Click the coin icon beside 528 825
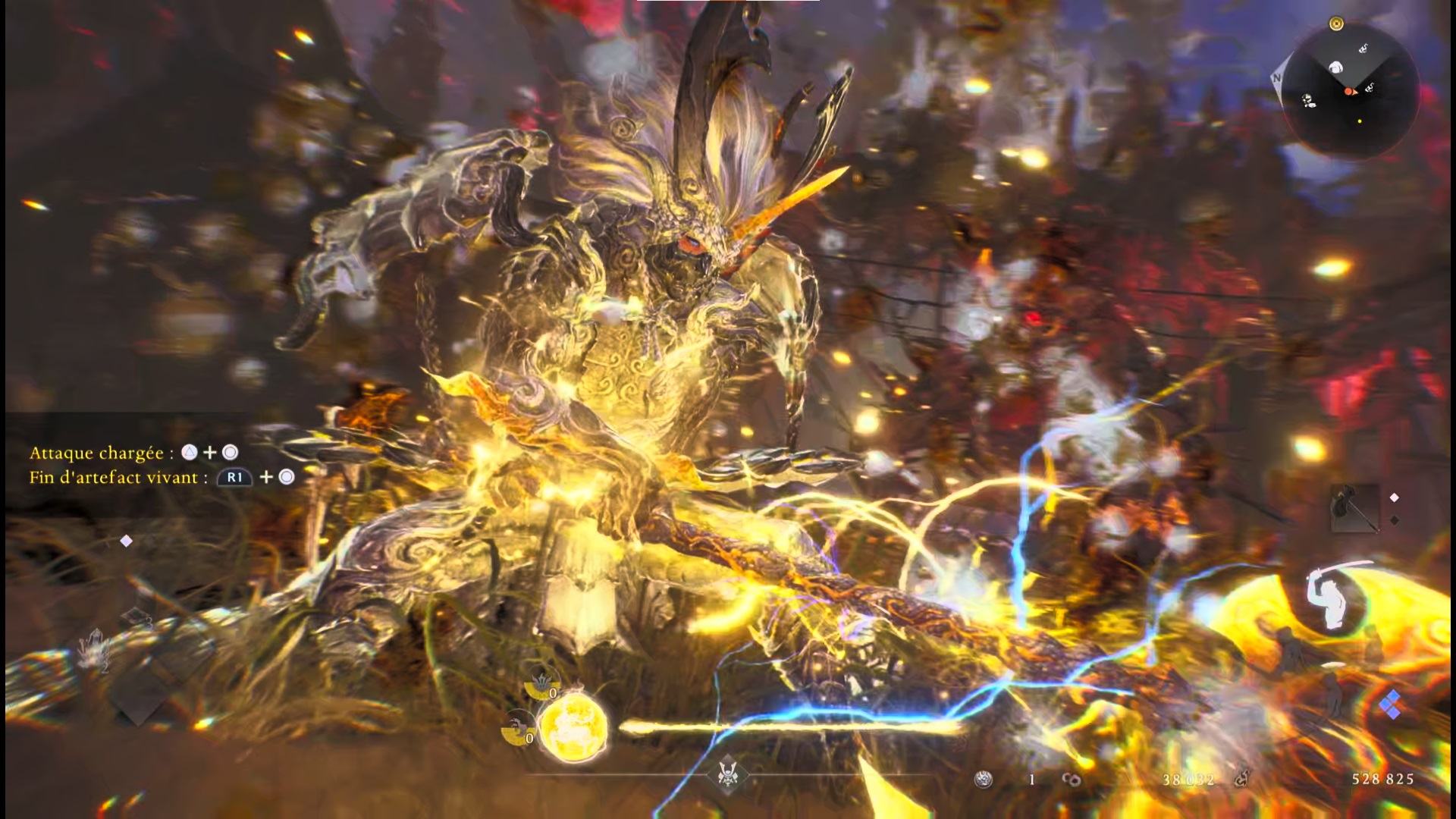 coord(1241,779)
